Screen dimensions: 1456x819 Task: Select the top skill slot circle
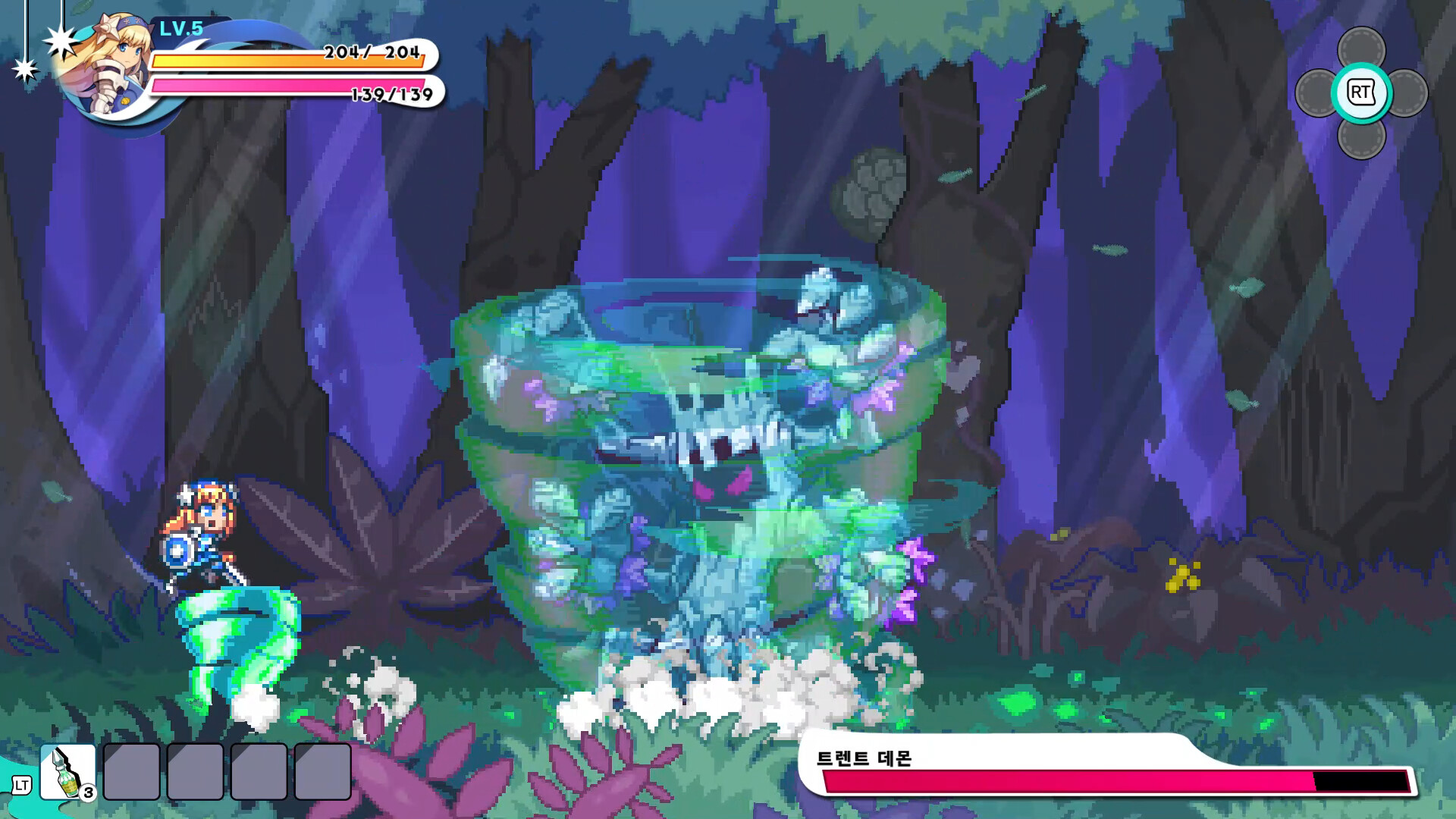click(x=1362, y=44)
